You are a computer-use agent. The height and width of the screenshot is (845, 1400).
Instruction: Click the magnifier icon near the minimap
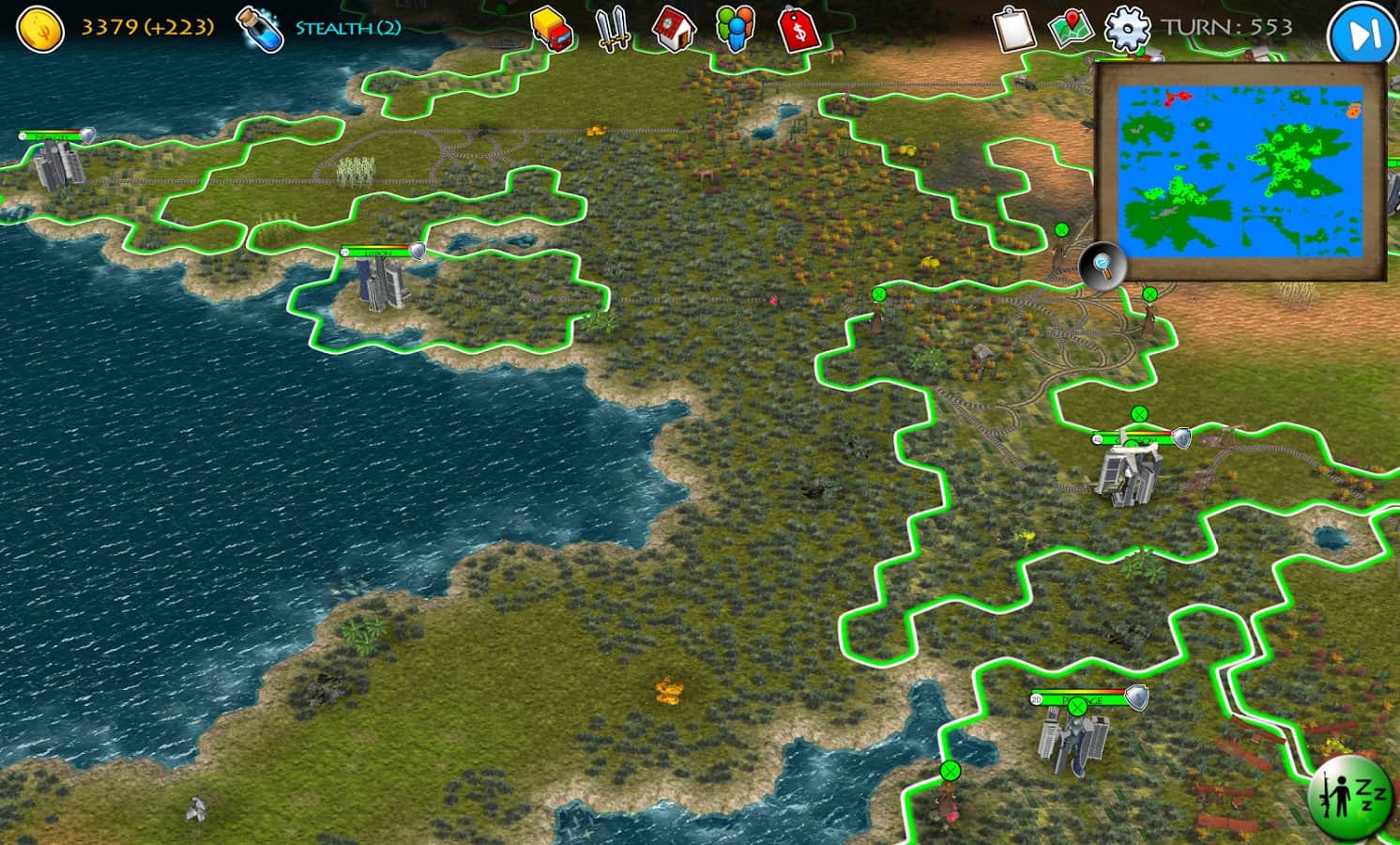tap(1103, 267)
